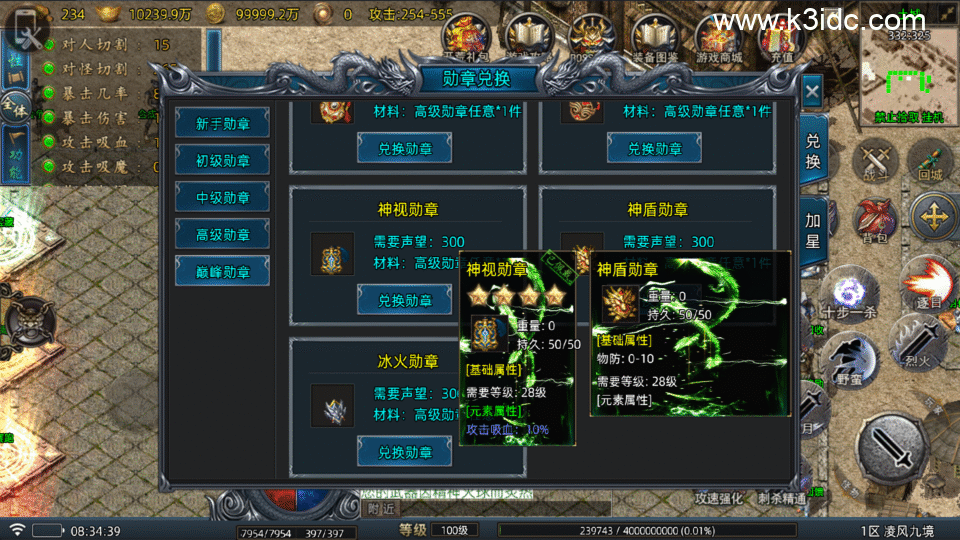Image resolution: width=960 pixels, height=540 pixels.
Task: Exchange for the 冰火勋章 medal
Action: pos(404,451)
